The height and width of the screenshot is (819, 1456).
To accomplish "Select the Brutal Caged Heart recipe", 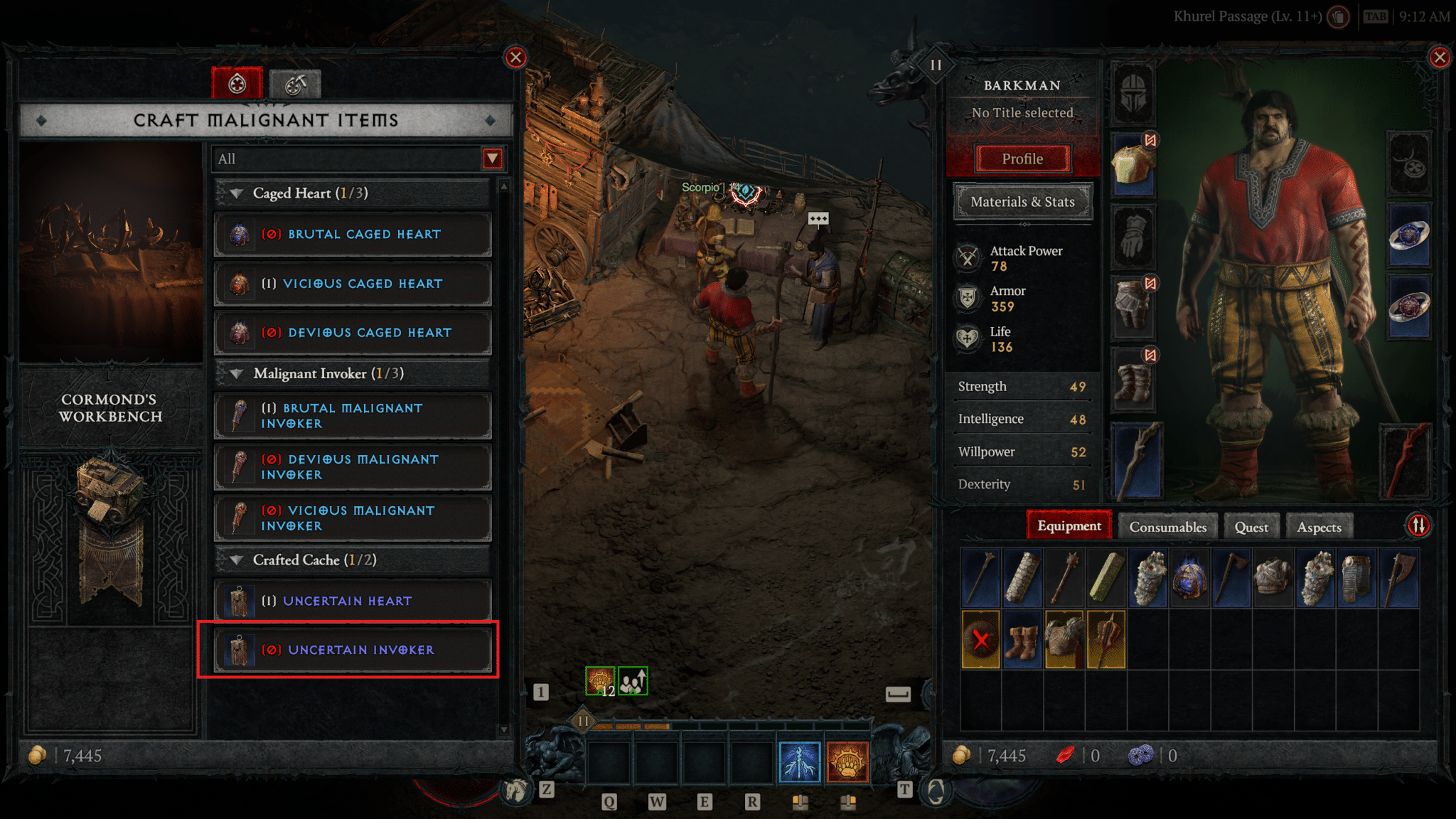I will (353, 235).
